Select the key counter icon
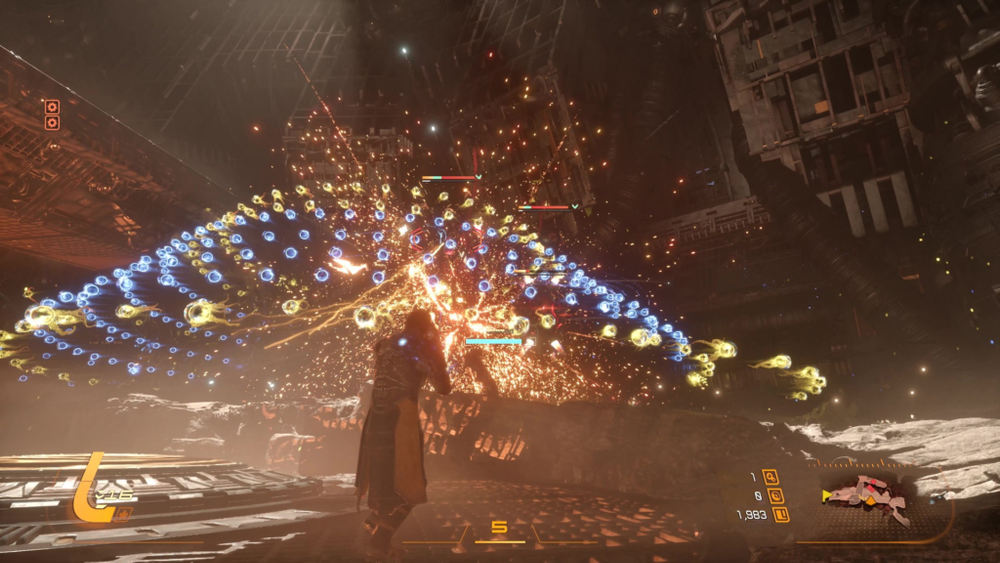Viewport: 1000px width, 563px height. pyautogui.click(x=769, y=477)
